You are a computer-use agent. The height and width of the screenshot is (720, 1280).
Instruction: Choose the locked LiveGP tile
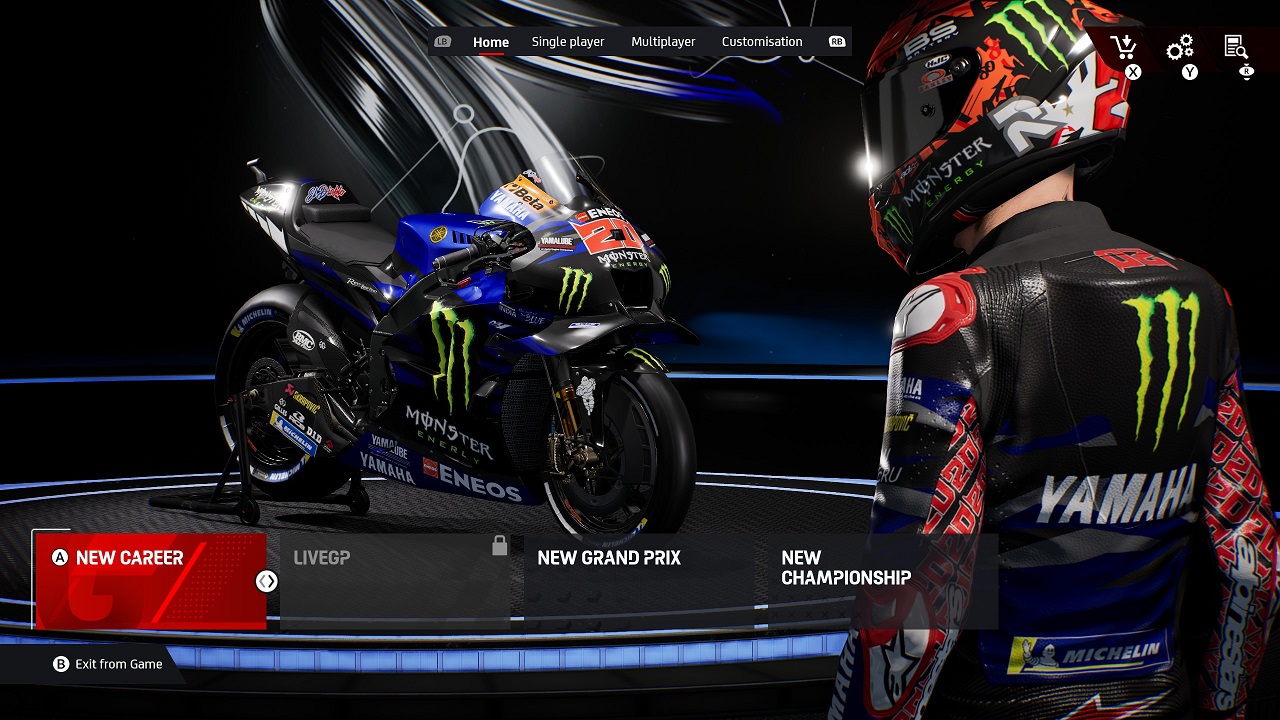coord(395,580)
